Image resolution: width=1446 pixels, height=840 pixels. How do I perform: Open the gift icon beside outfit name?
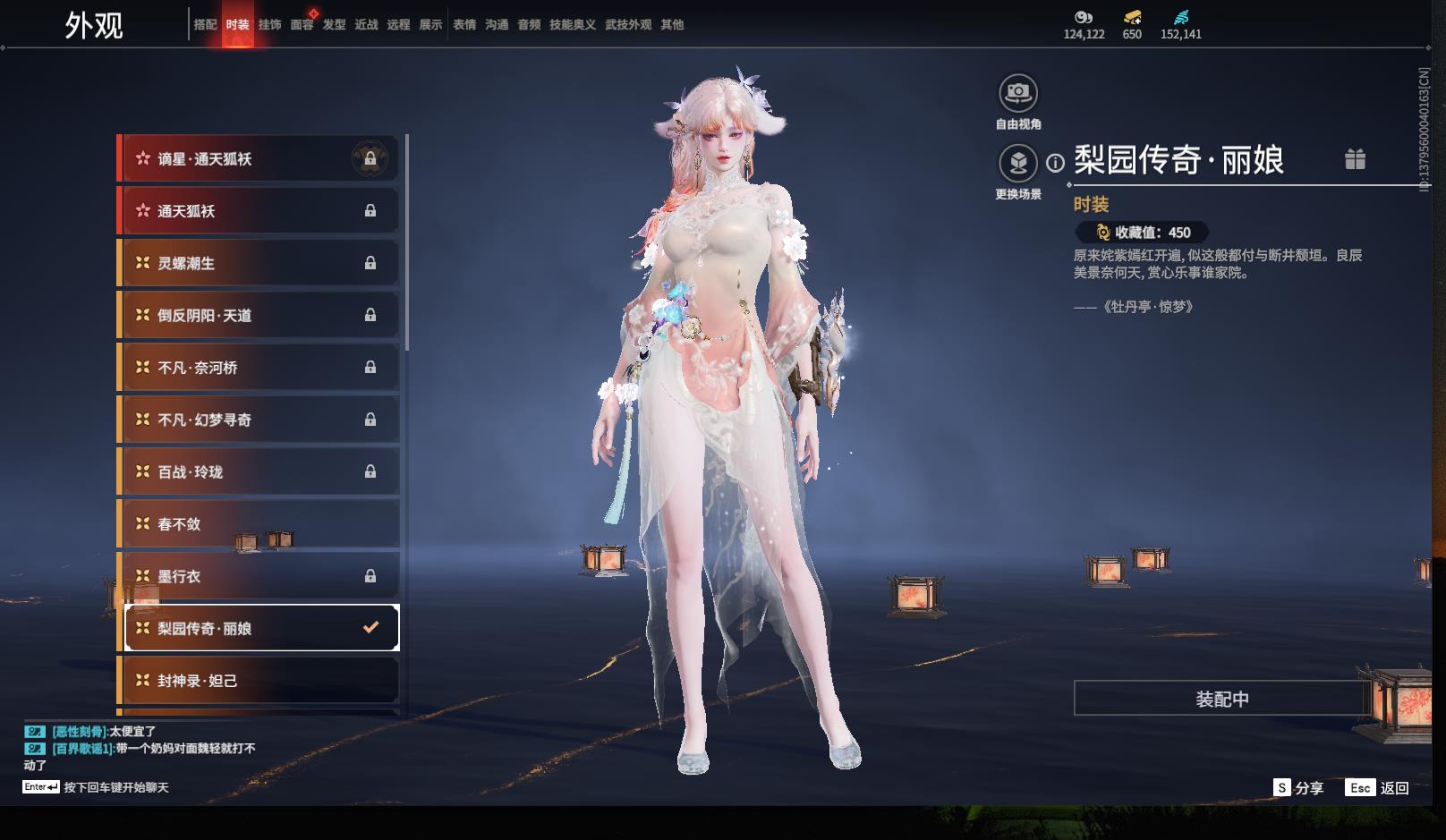tap(1355, 159)
